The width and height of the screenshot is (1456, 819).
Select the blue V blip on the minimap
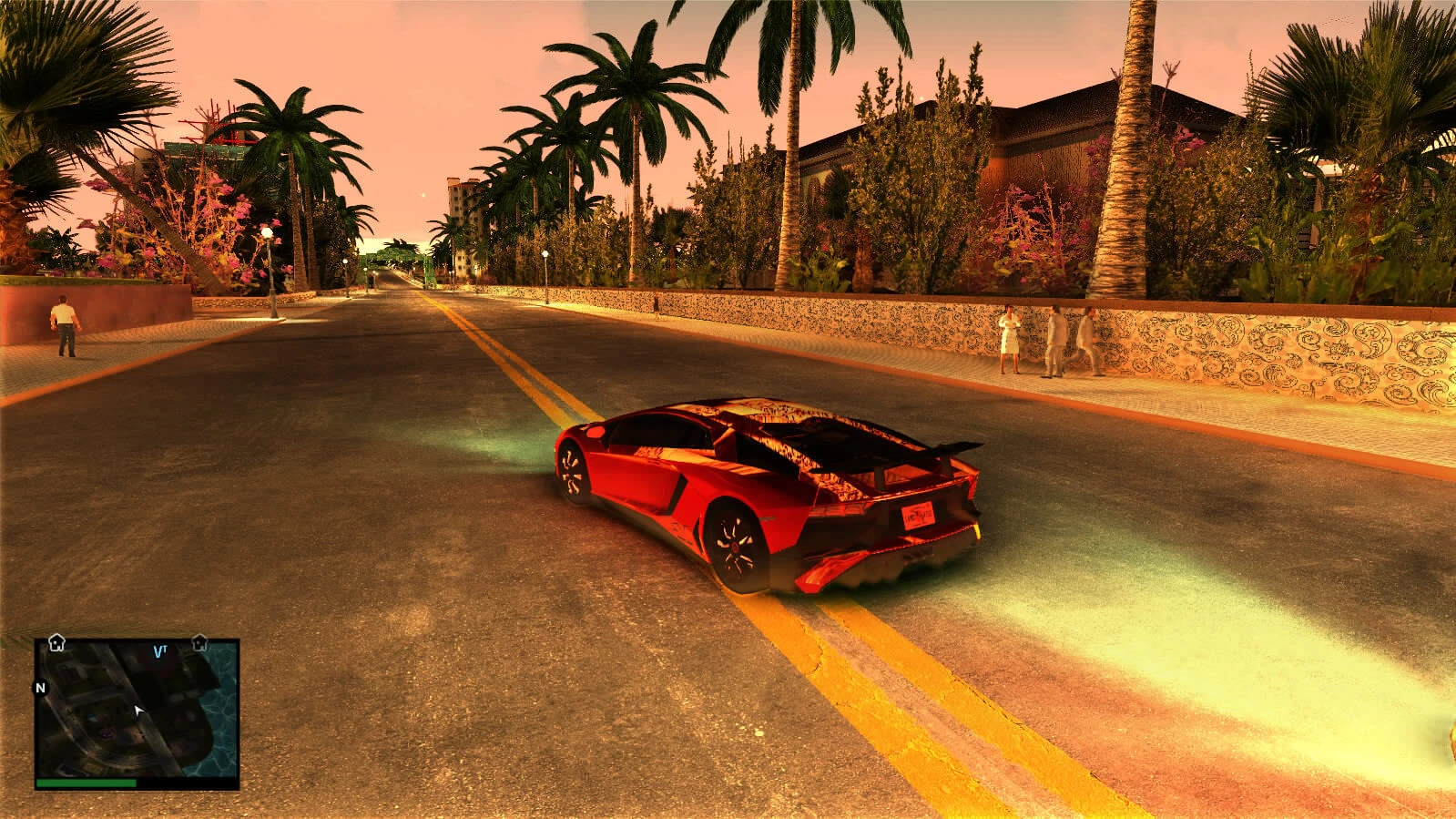[x=158, y=650]
